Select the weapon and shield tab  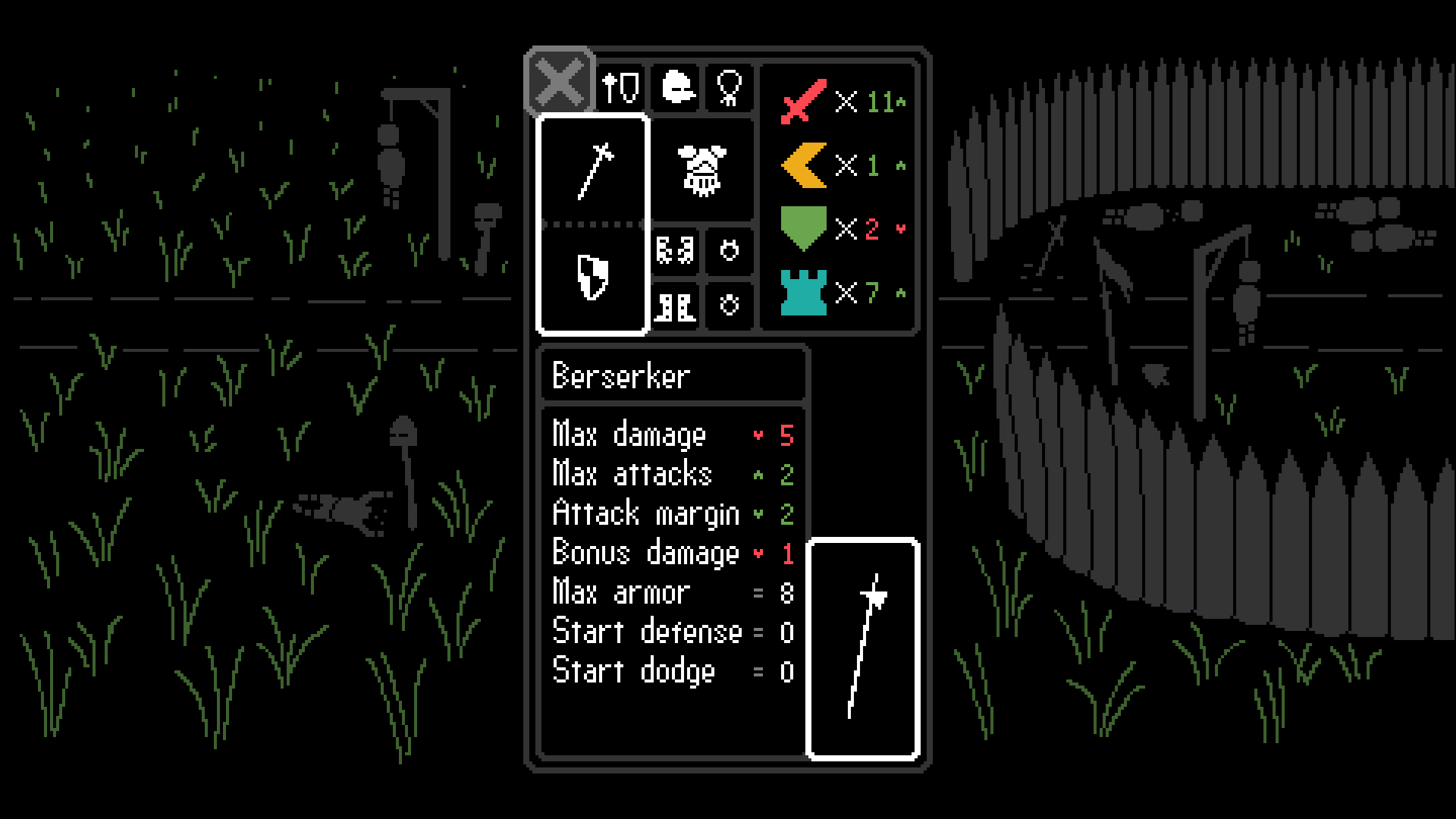[x=620, y=88]
